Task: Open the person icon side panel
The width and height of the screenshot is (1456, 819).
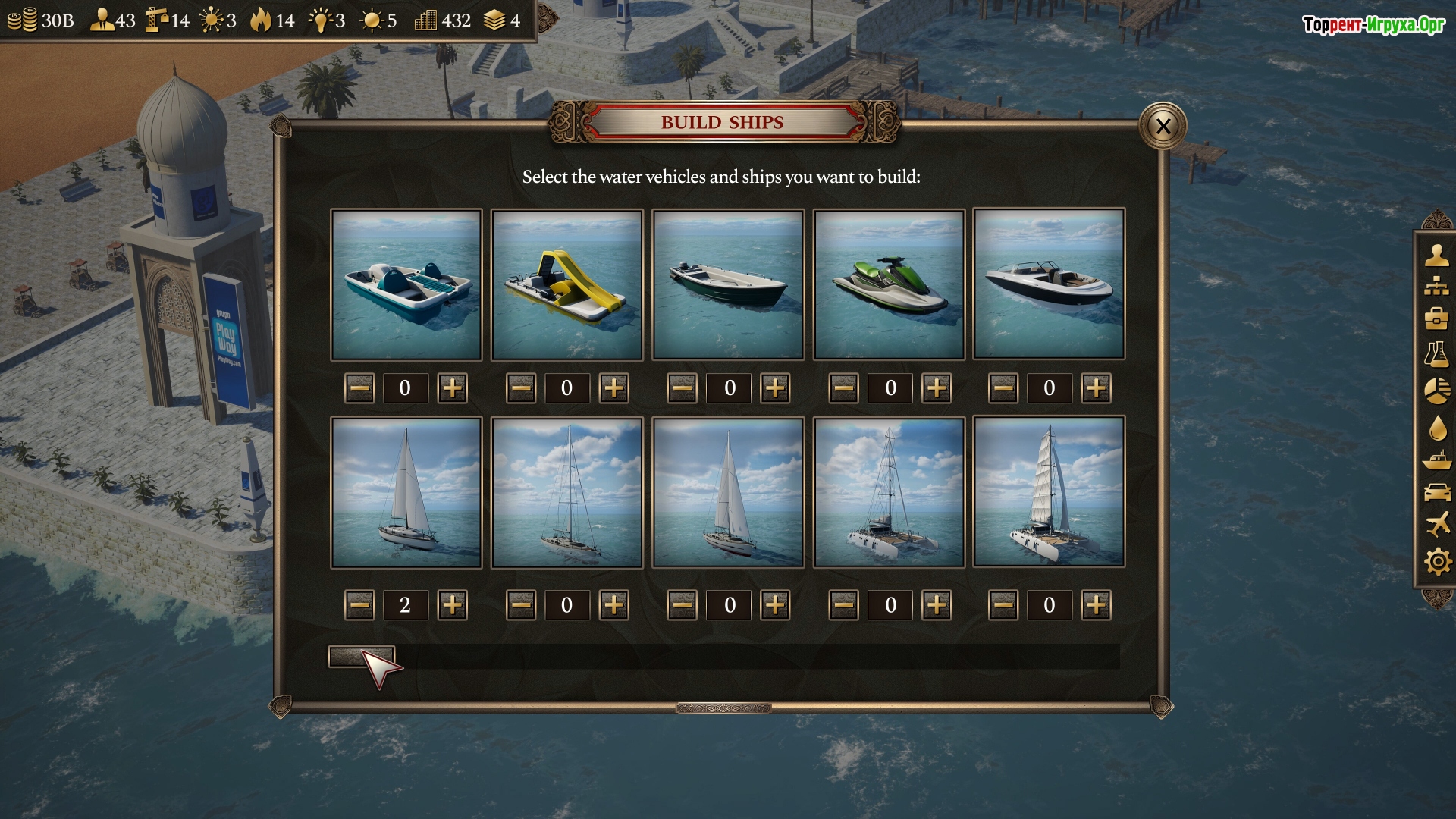Action: point(1436,255)
